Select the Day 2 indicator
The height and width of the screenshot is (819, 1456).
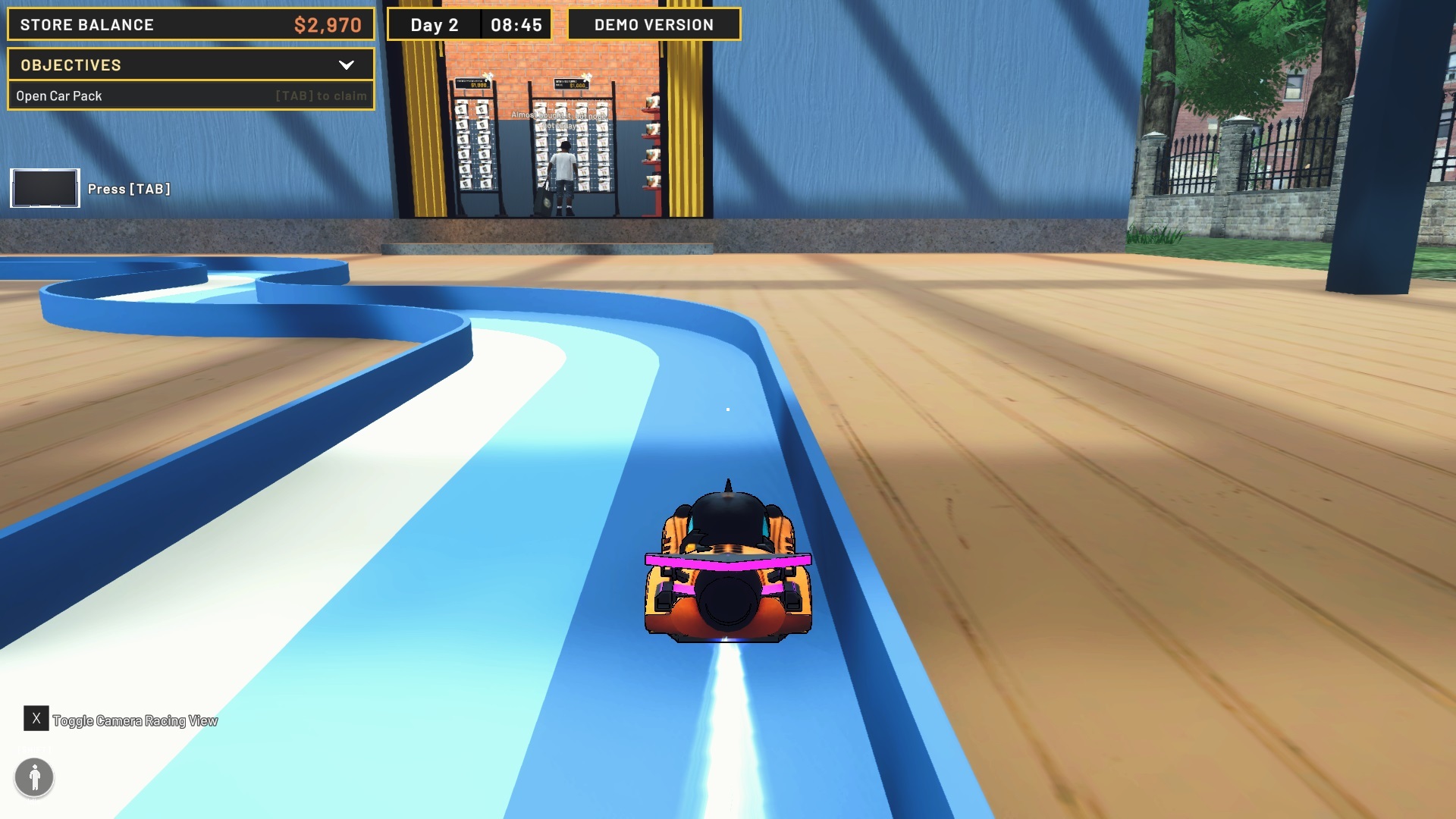click(435, 24)
